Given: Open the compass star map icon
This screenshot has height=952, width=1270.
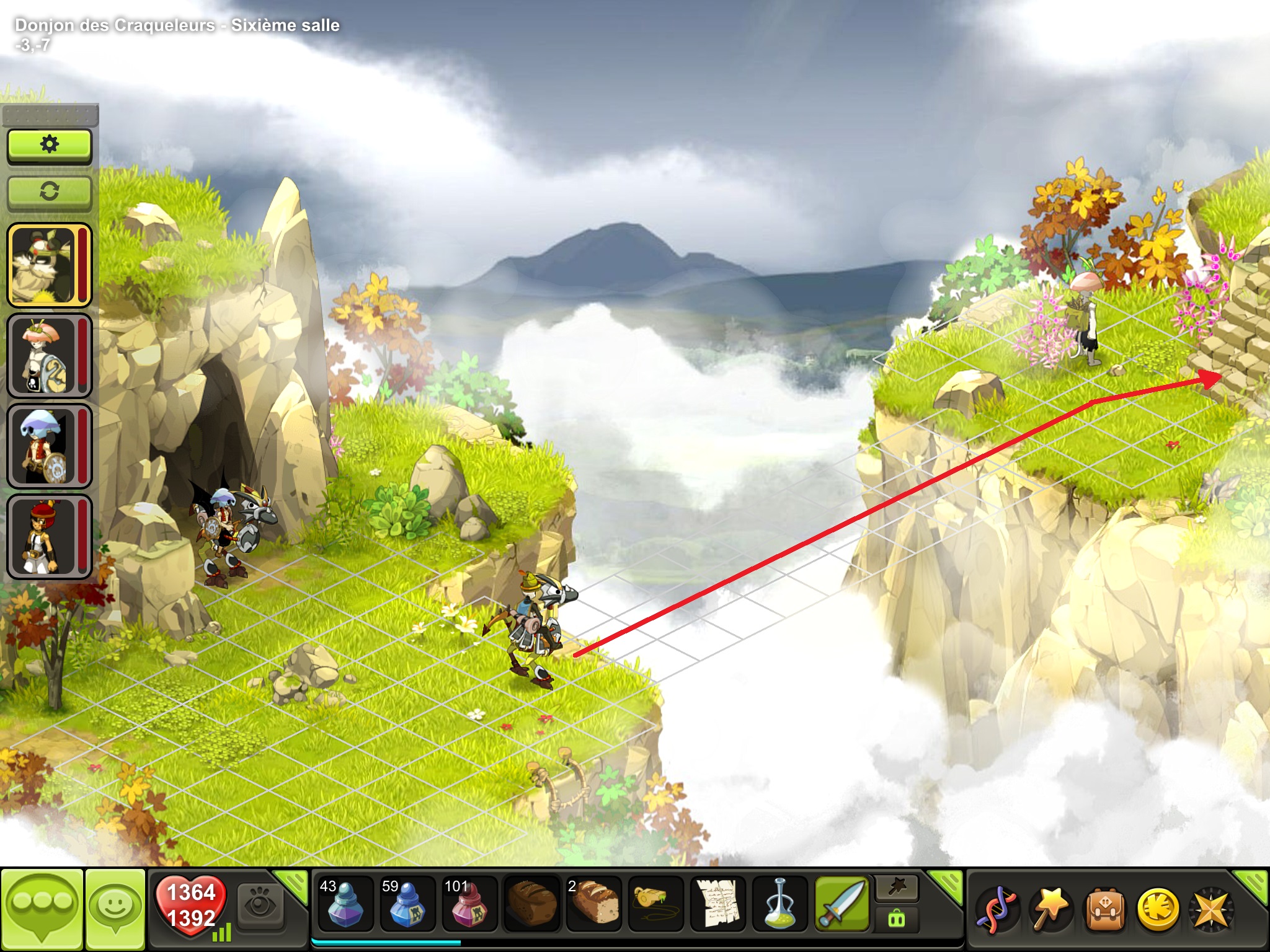Looking at the screenshot, I should coord(1210,910).
